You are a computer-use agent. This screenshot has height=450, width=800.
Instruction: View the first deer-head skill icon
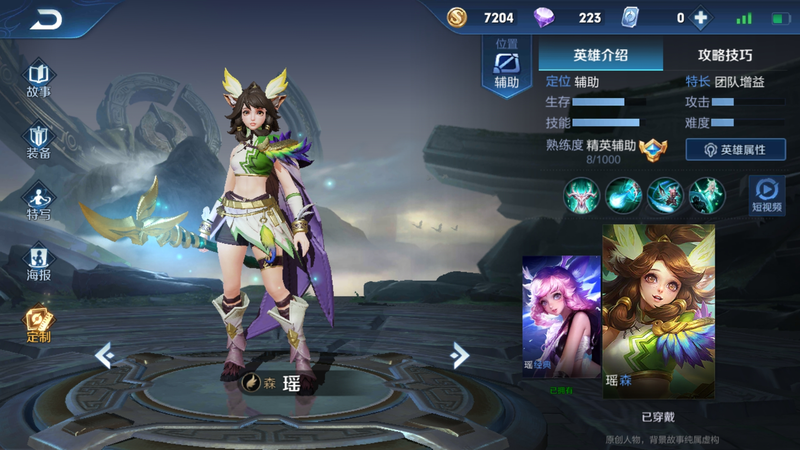(580, 194)
